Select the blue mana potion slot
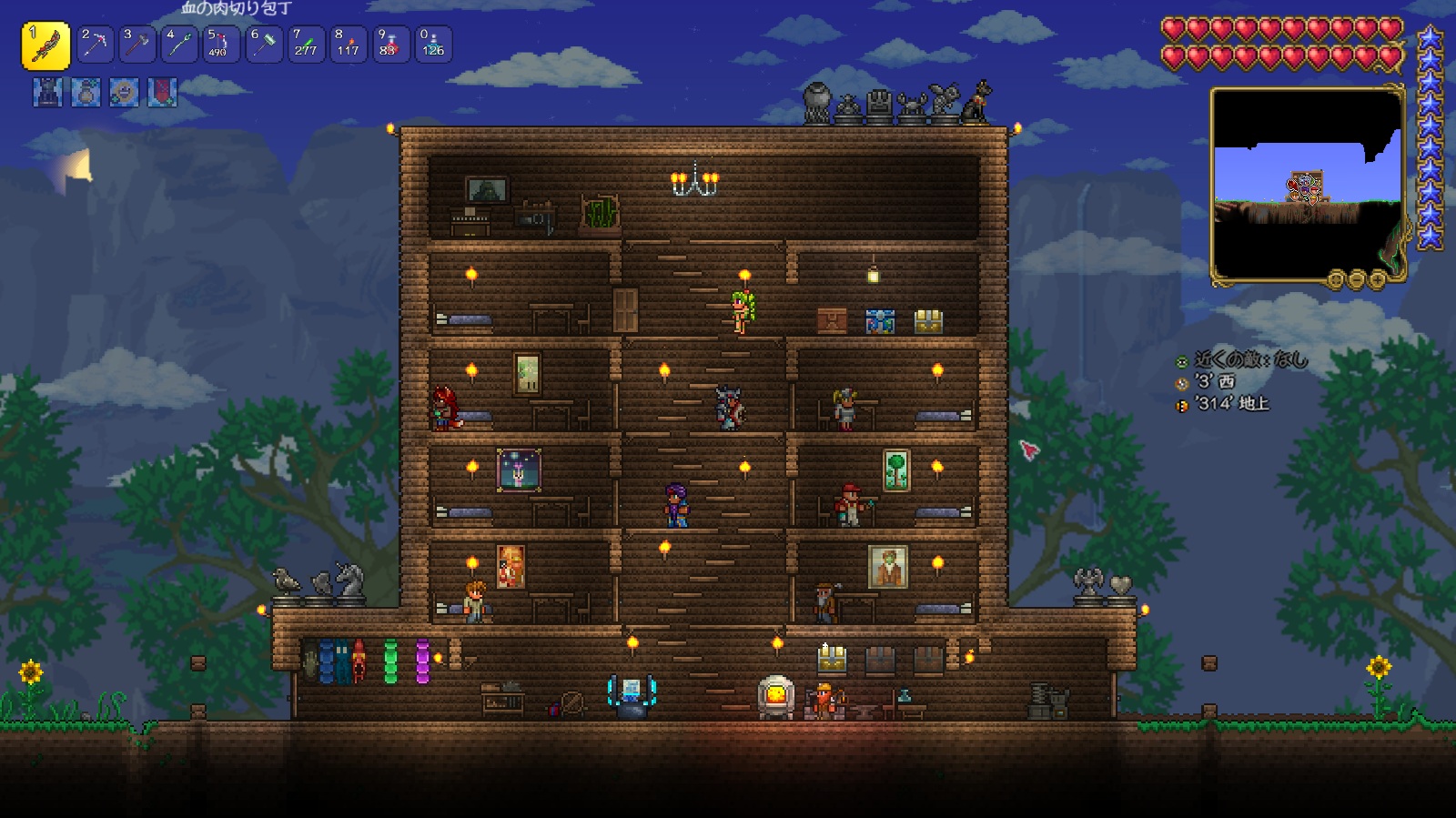The width and height of the screenshot is (1456, 818). click(x=432, y=45)
